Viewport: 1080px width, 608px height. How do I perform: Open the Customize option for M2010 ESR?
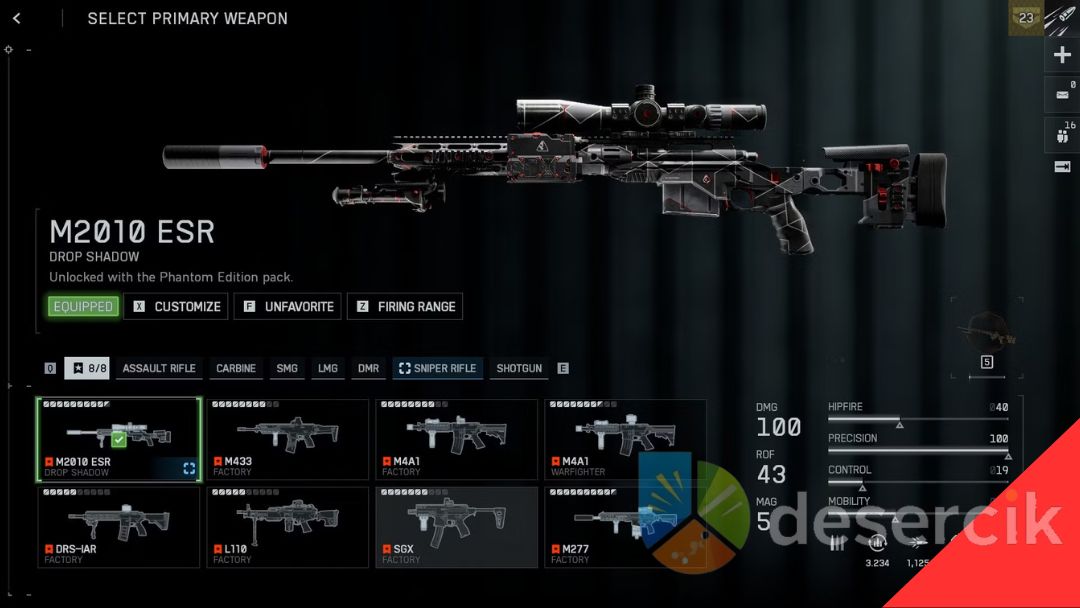click(176, 307)
